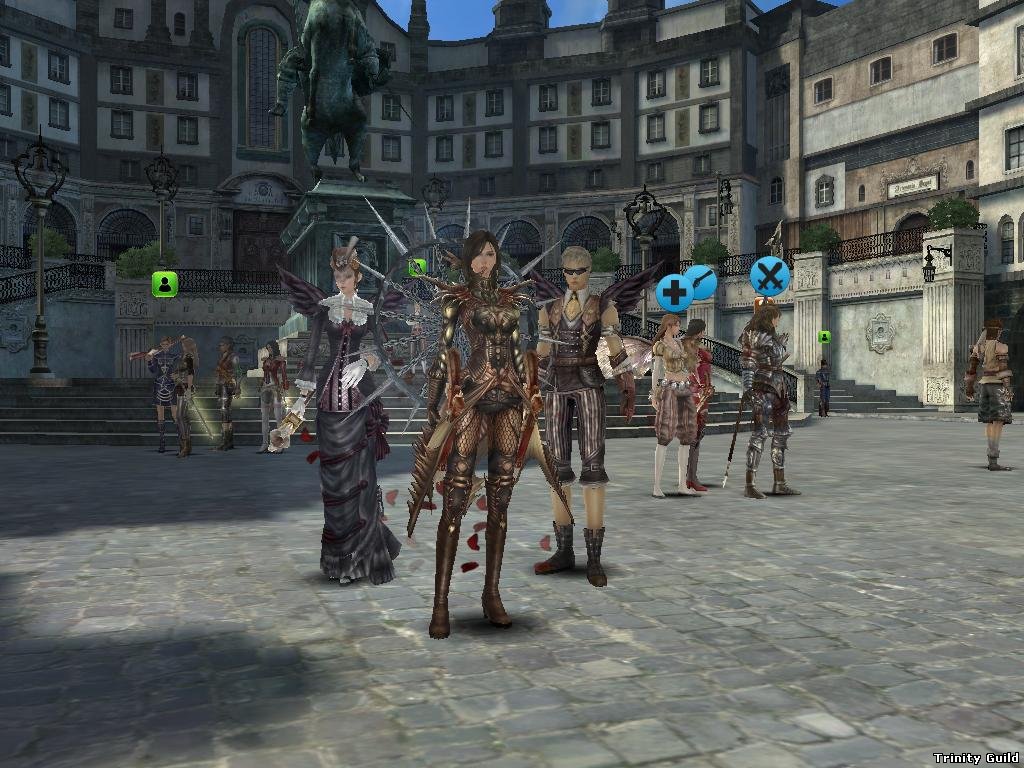Click the blue plus sign icon
The height and width of the screenshot is (768, 1024).
tap(673, 294)
